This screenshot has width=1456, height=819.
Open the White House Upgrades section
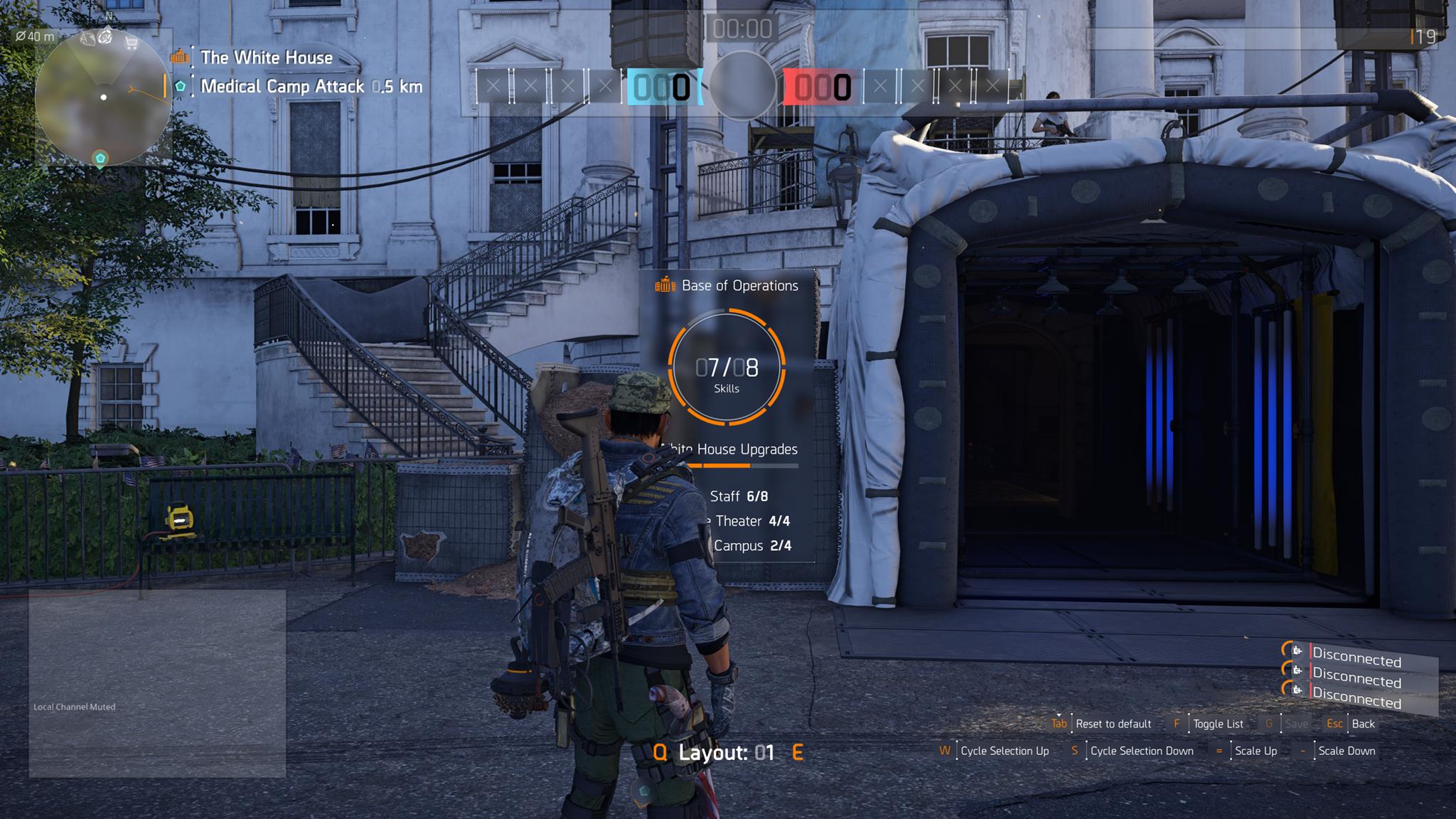tap(729, 449)
